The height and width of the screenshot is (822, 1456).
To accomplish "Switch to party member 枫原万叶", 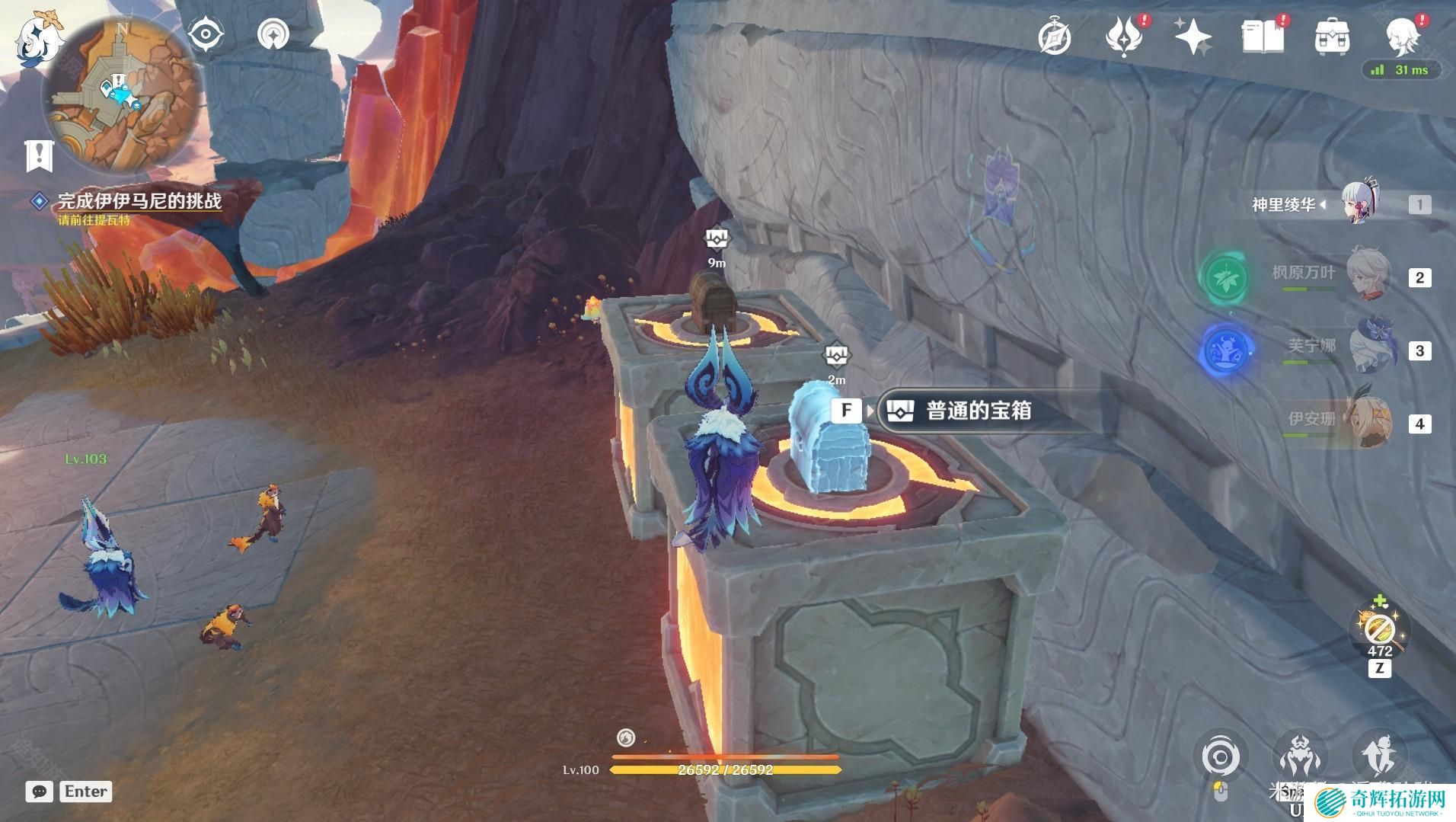I will [1367, 277].
